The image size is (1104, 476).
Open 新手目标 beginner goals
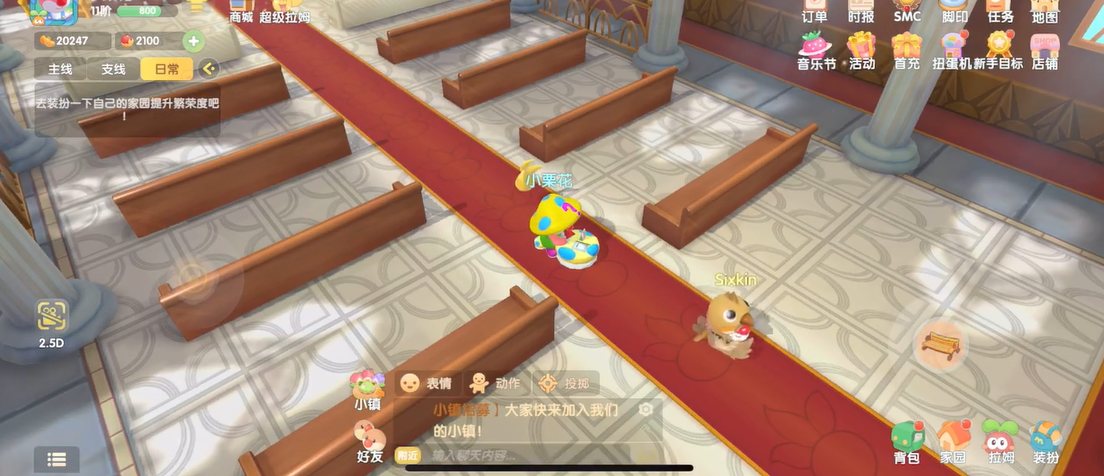click(x=999, y=49)
